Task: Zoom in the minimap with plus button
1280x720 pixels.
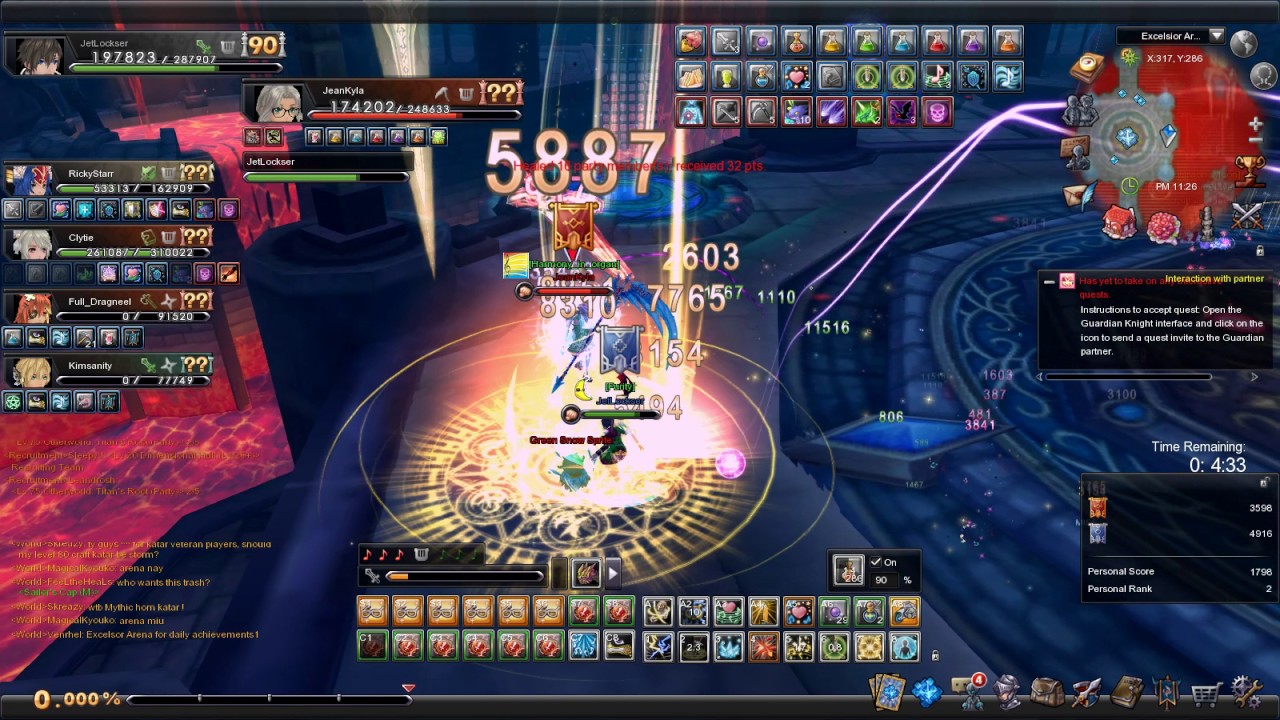Action: pos(1256,125)
